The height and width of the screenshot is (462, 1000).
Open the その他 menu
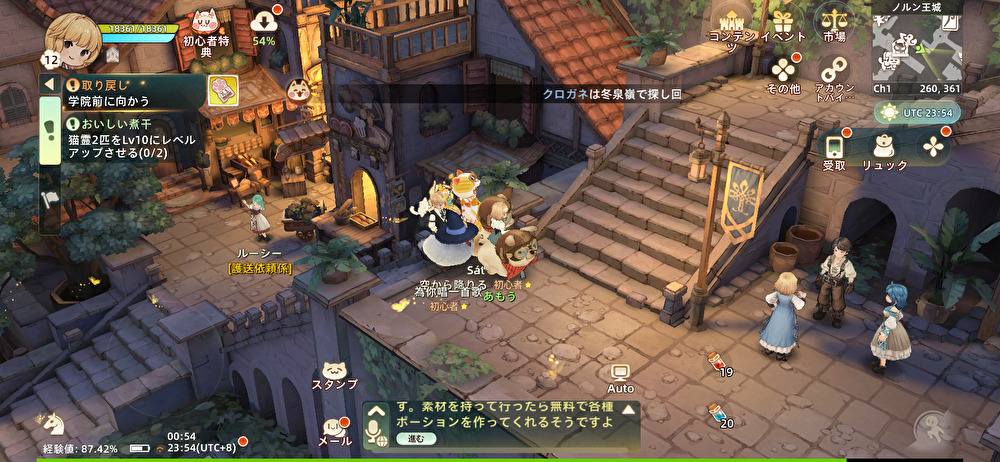tap(783, 74)
